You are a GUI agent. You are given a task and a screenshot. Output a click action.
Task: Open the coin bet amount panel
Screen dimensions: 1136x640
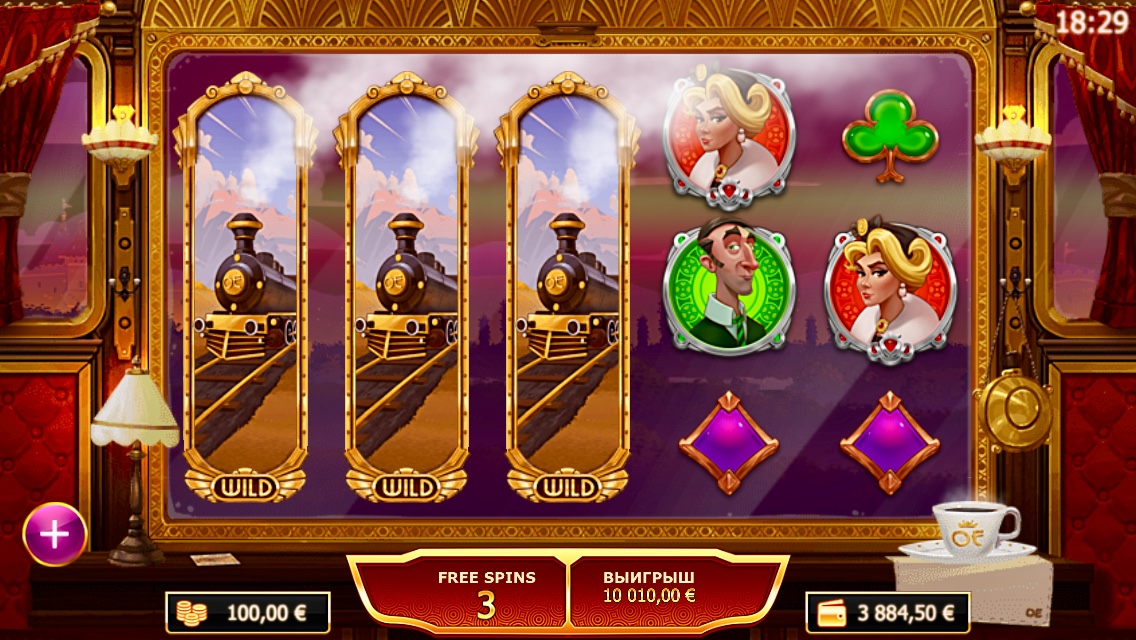coord(248,612)
